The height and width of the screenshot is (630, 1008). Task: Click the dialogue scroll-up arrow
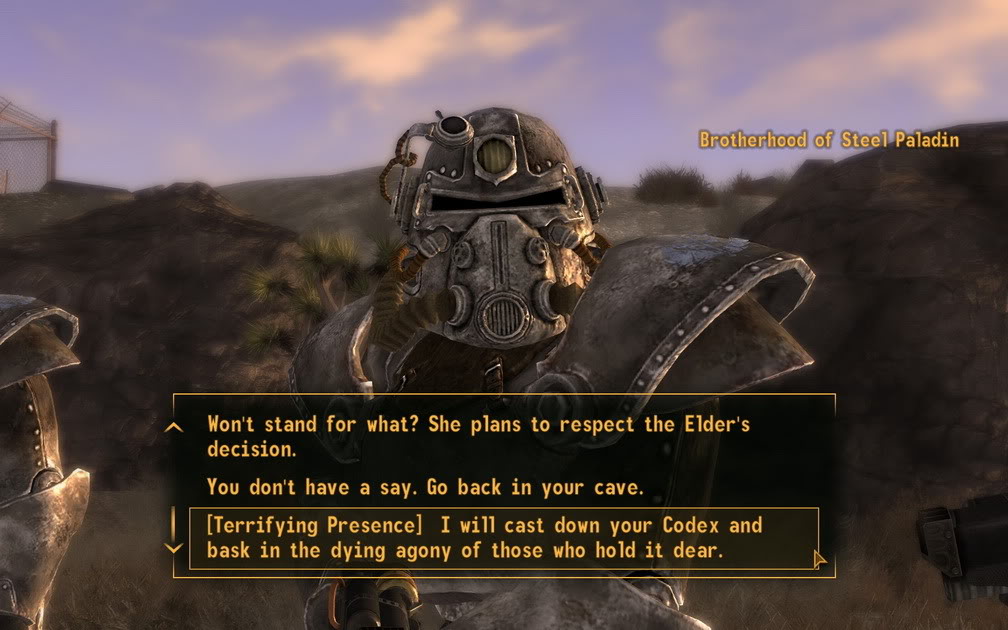[x=174, y=427]
